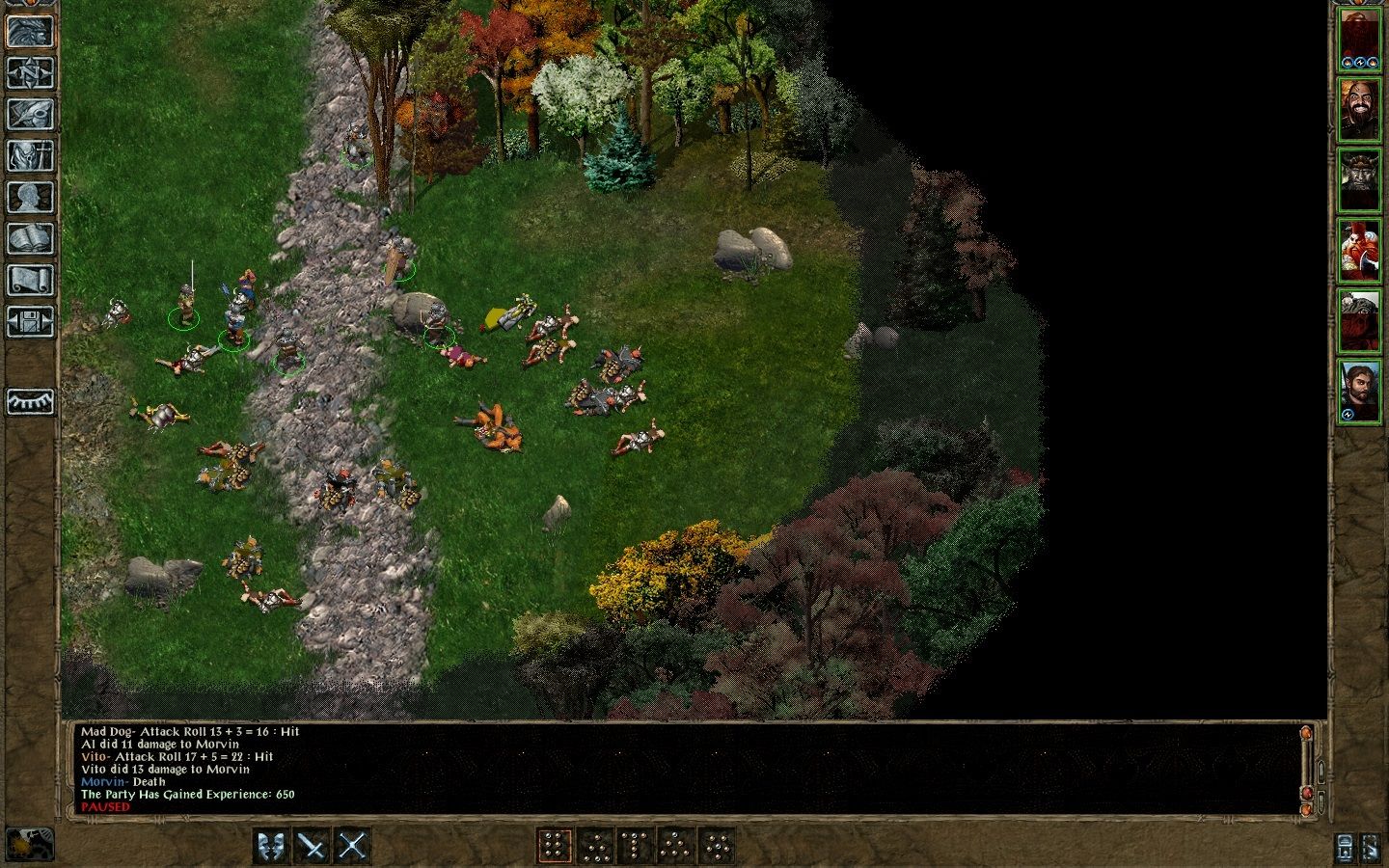Open the mage spellbook
1389x868 pixels.
click(30, 238)
